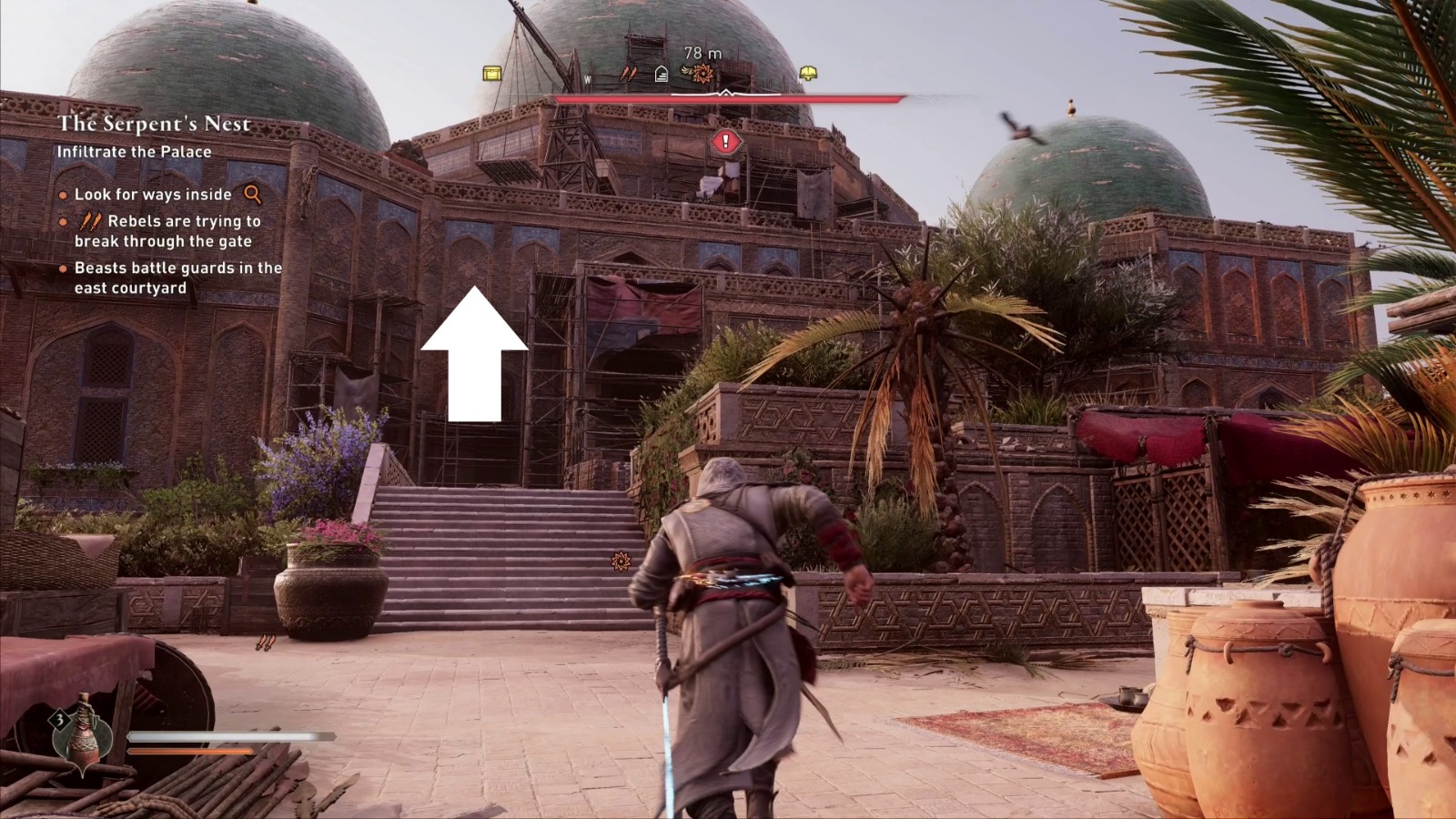Click the daggers pickup icon near the steps
The height and width of the screenshot is (819, 1456).
coord(266,643)
